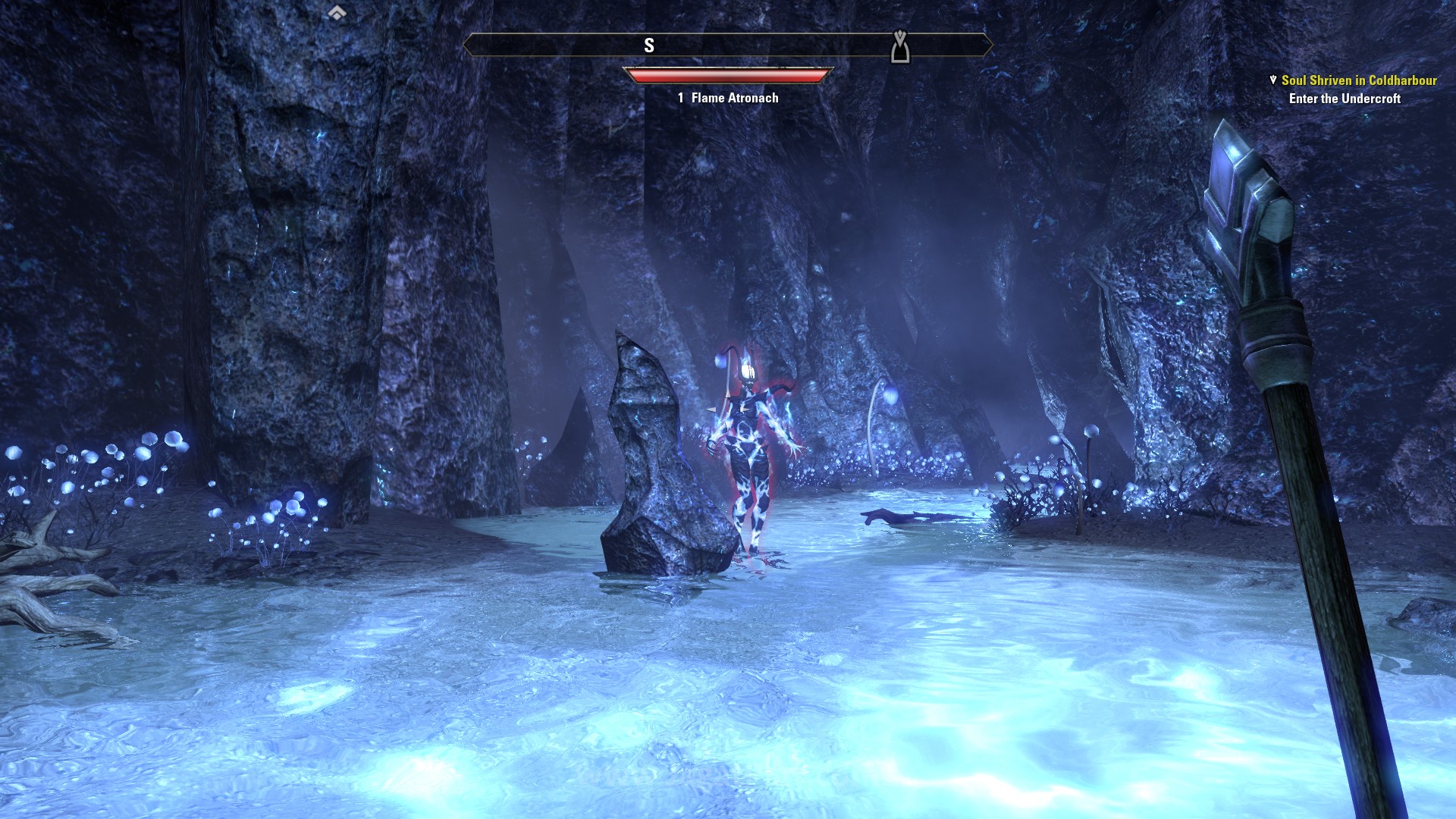This screenshot has width=1456, height=819.
Task: Click the double chevron icon at top
Action: point(337,12)
